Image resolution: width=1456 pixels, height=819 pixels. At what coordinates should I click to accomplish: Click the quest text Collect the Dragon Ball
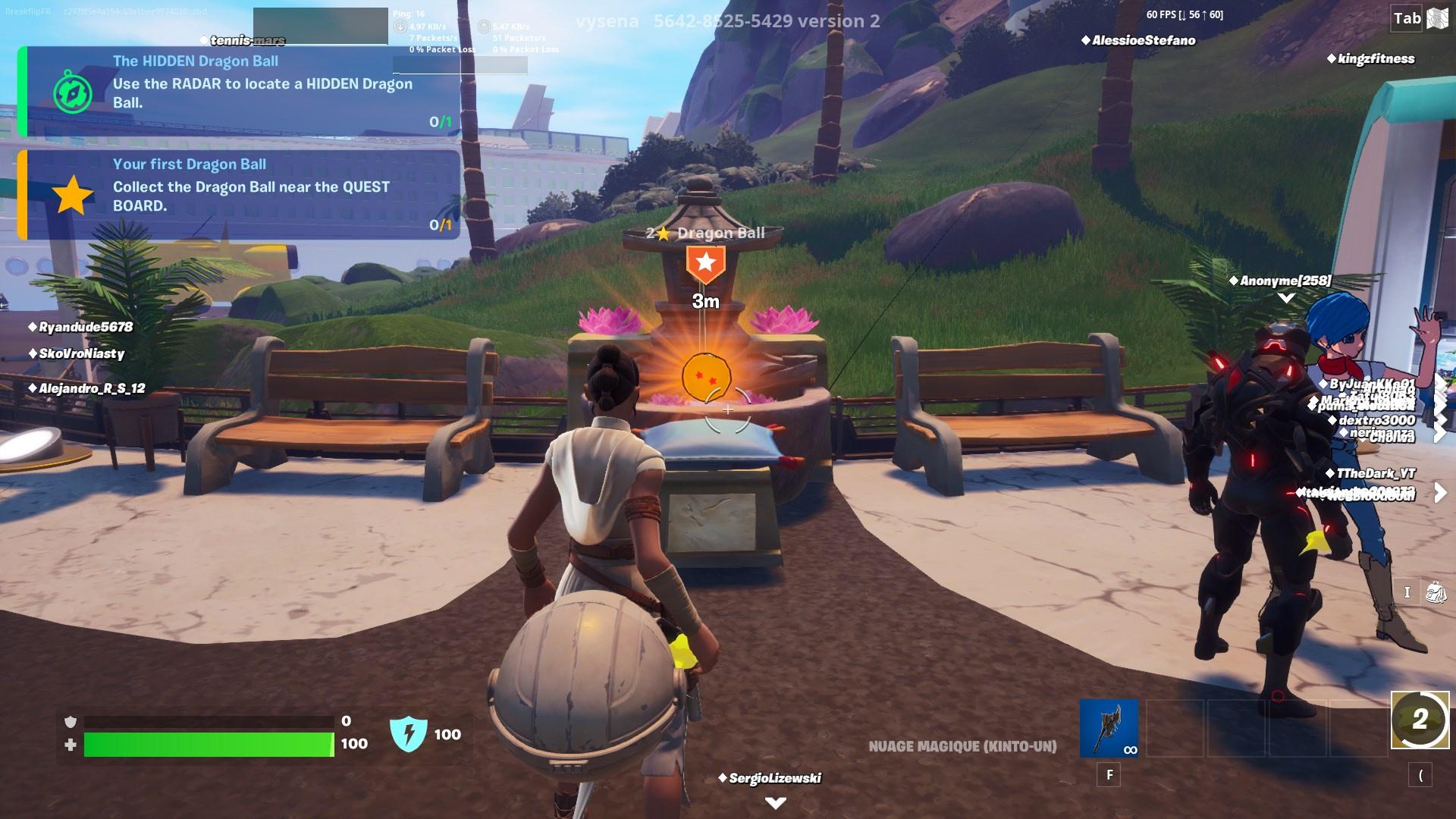click(250, 196)
